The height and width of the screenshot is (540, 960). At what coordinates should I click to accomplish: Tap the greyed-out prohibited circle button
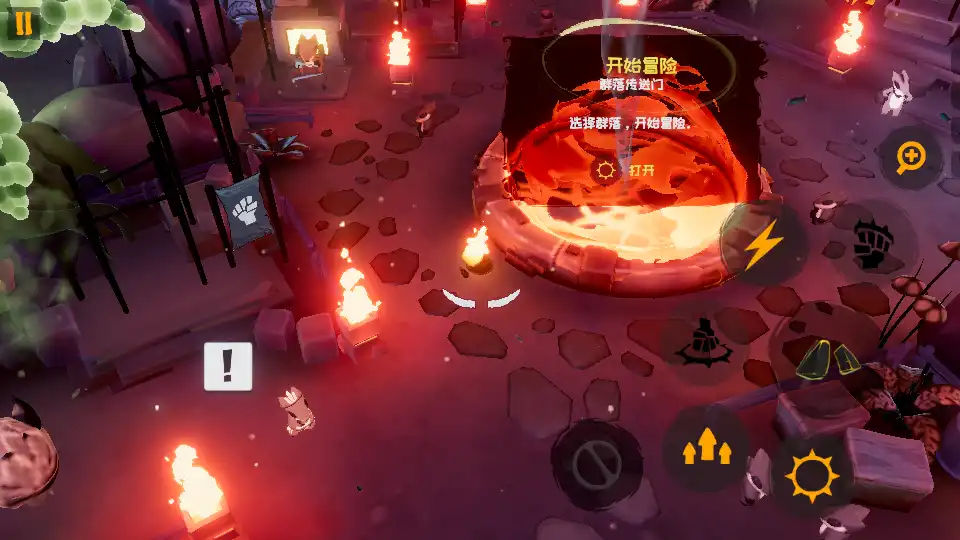596,464
